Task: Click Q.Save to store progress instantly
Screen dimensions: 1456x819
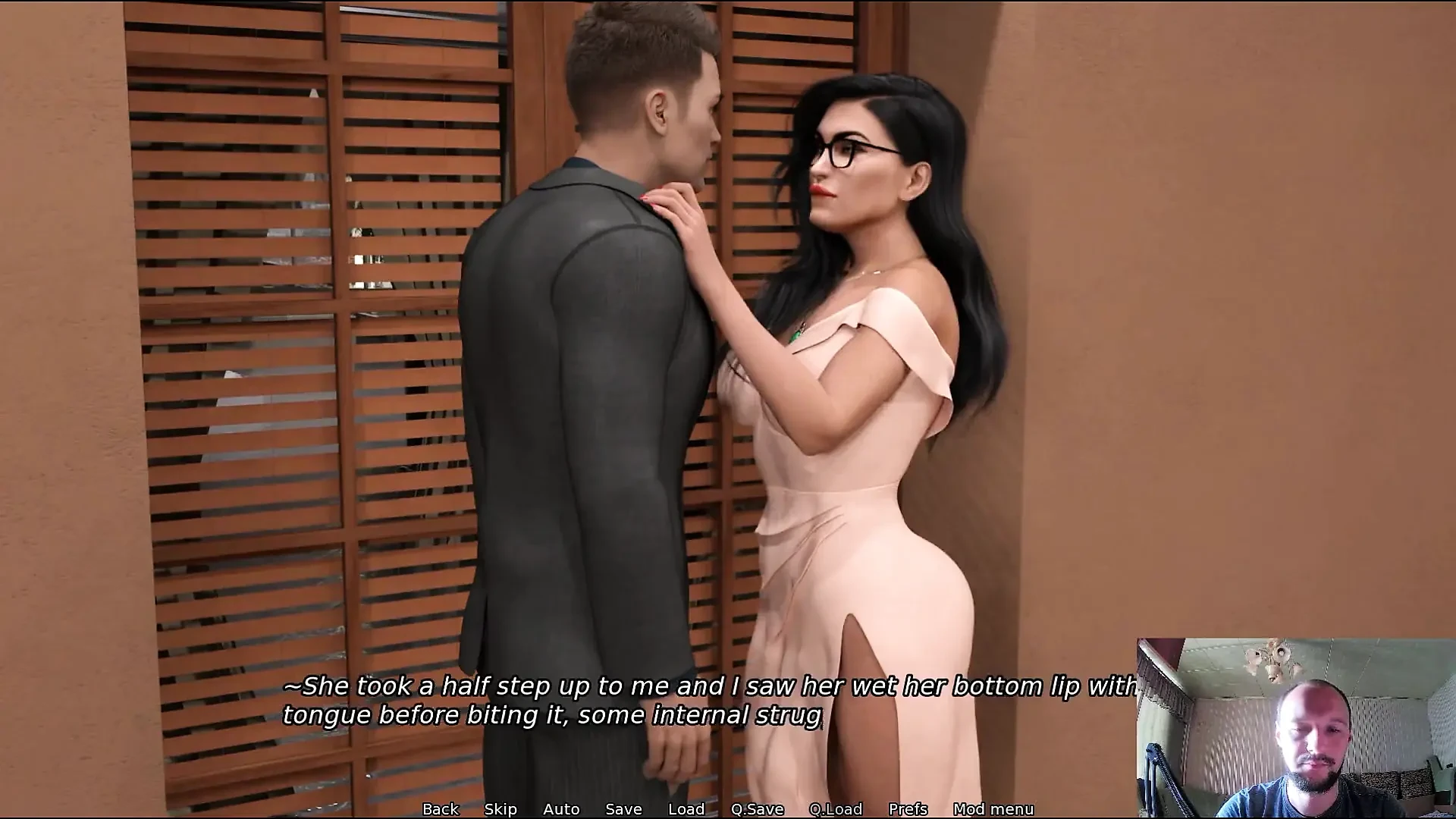Action: coord(757,809)
